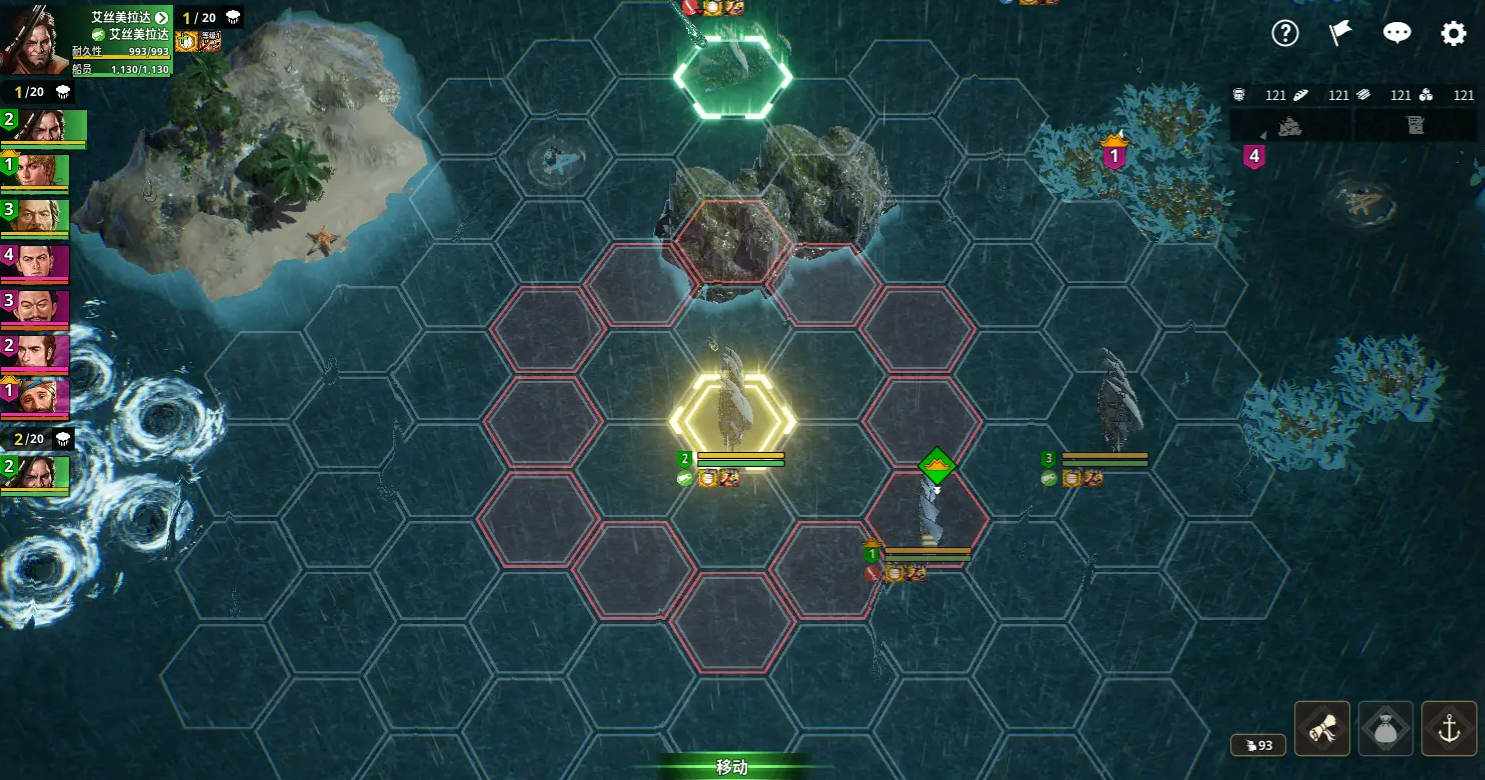The width and height of the screenshot is (1485, 780).
Task: Switch to the scroll log tab
Action: point(1415,126)
